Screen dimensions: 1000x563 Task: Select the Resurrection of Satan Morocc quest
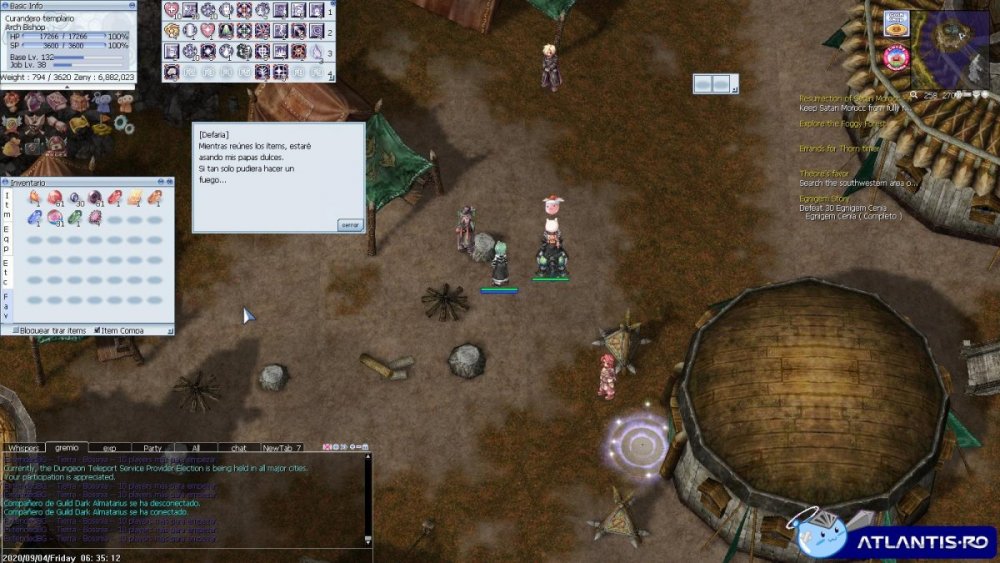(852, 98)
